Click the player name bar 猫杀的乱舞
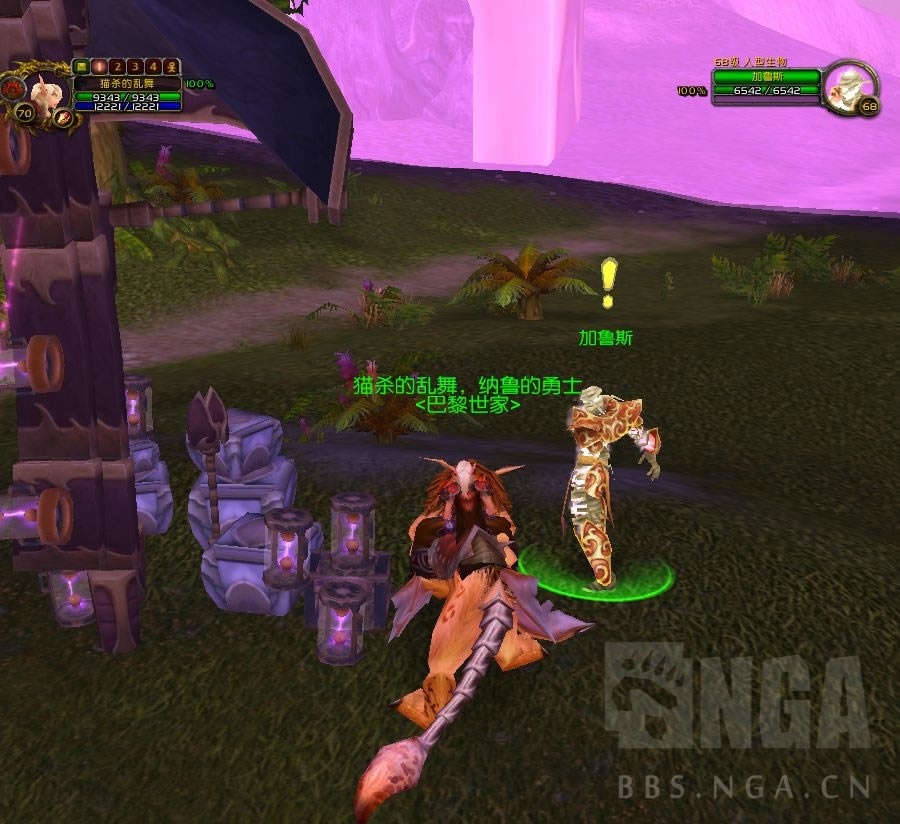 coord(127,84)
